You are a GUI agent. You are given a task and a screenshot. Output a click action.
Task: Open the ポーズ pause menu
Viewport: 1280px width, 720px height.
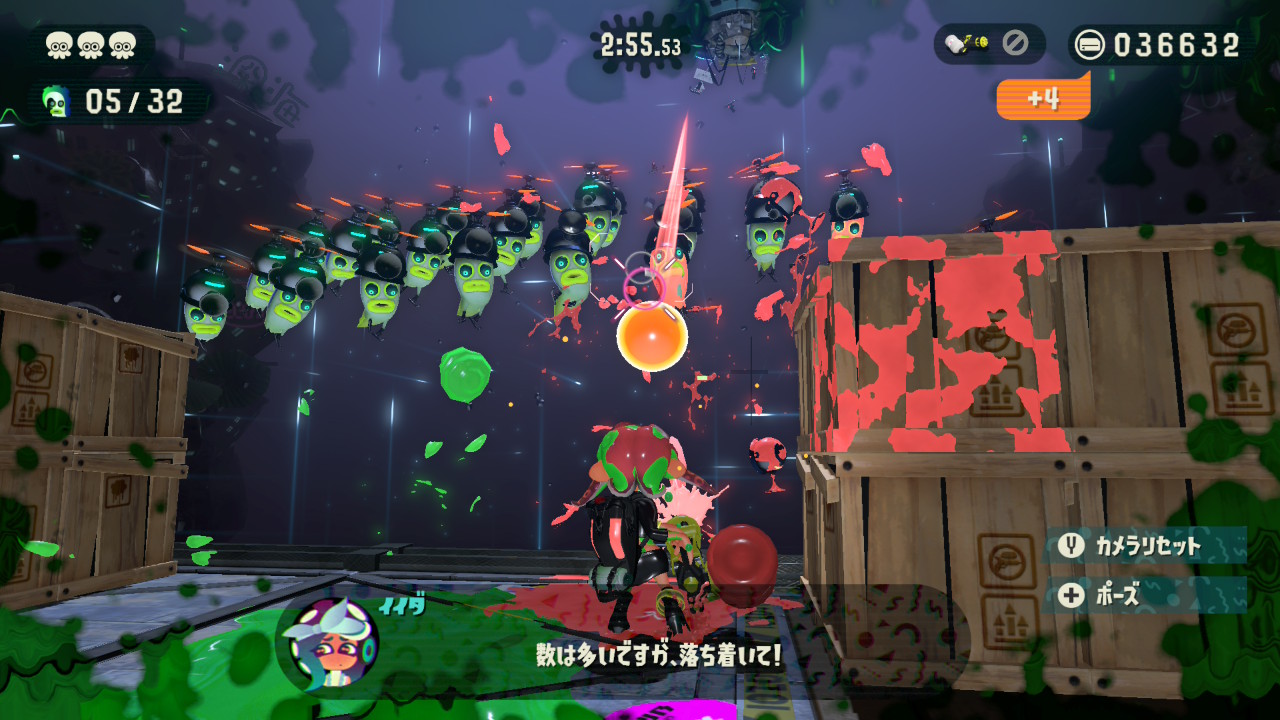pos(1144,595)
